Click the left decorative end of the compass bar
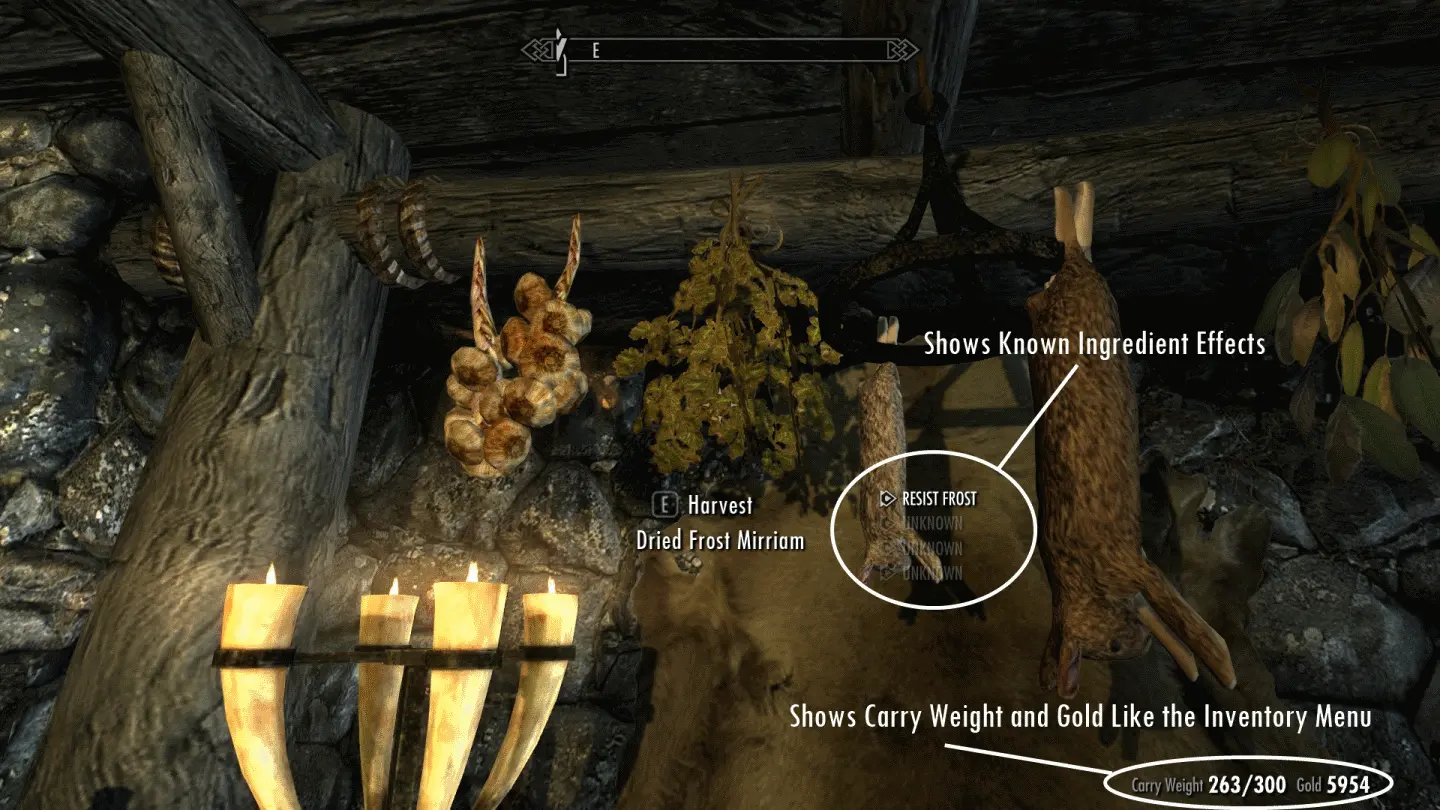Viewport: 1440px width, 810px height. (x=539, y=47)
